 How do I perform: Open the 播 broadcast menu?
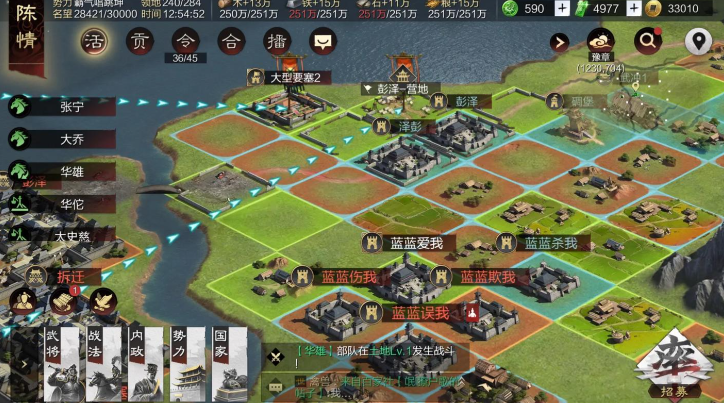277,42
